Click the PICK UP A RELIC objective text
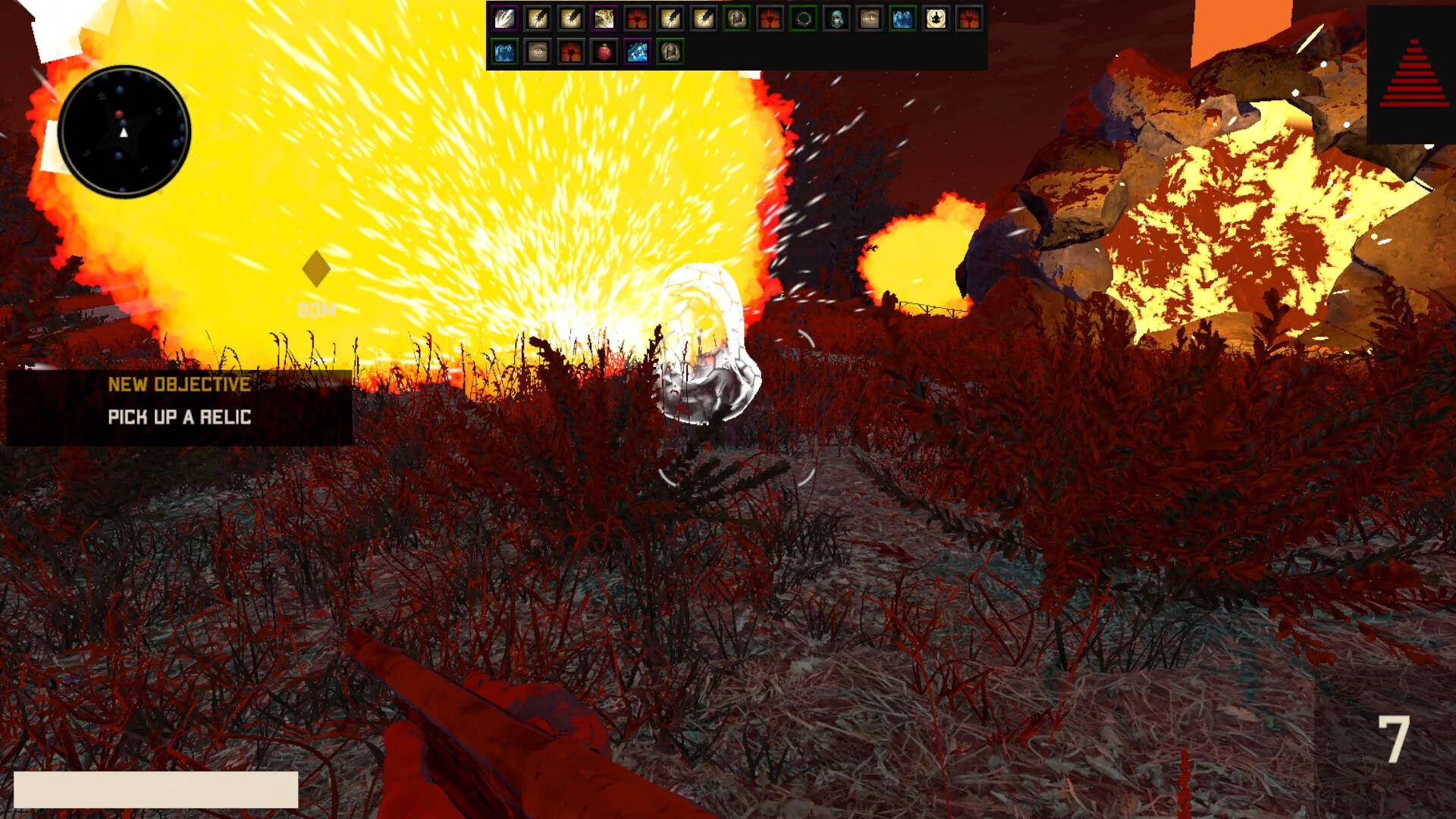1456x819 pixels. pos(180,416)
